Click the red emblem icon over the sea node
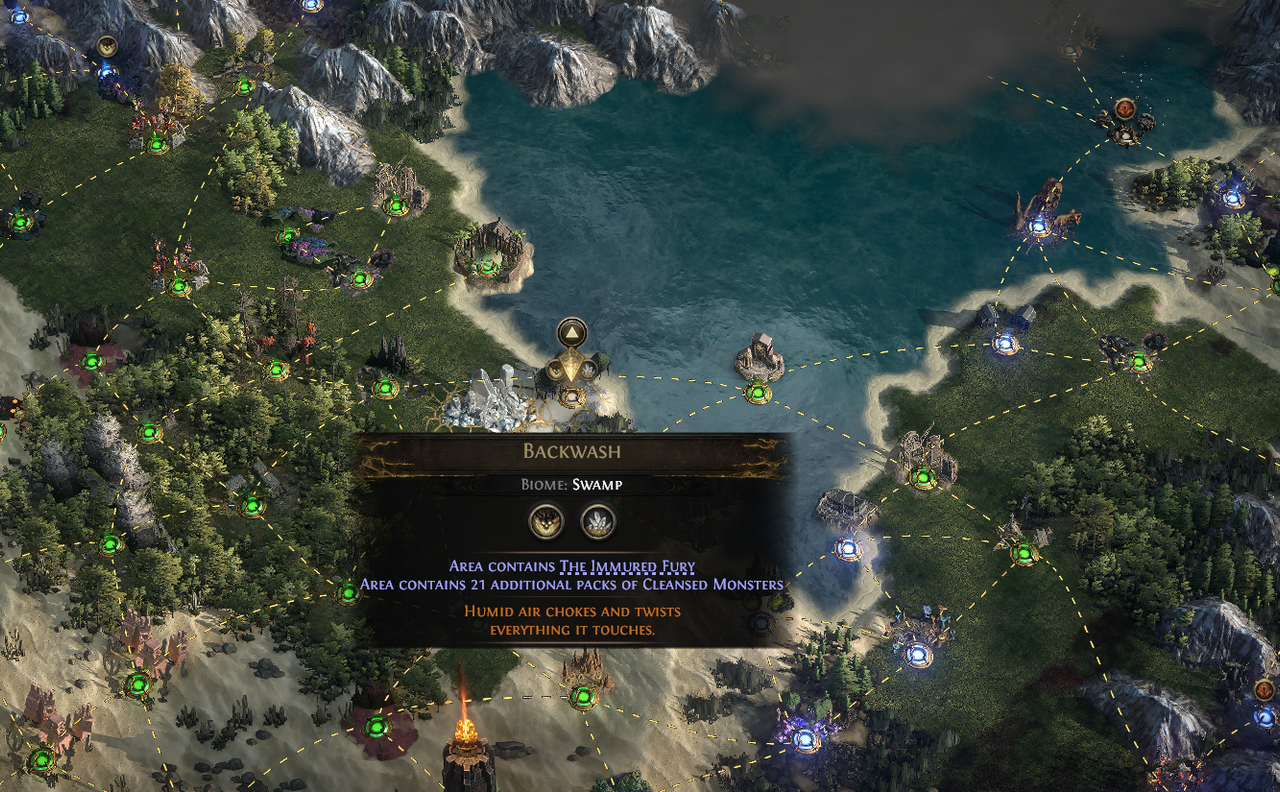 click(x=1125, y=108)
